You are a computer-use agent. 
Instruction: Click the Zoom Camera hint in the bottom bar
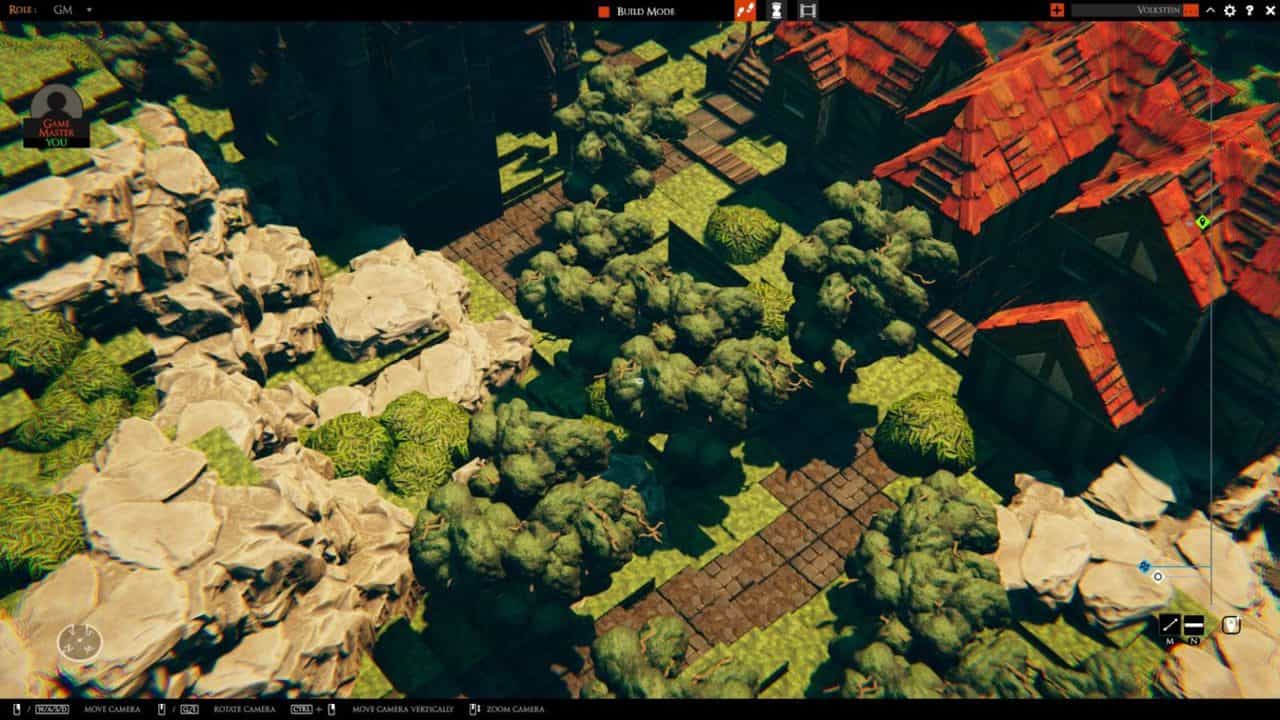tap(512, 708)
